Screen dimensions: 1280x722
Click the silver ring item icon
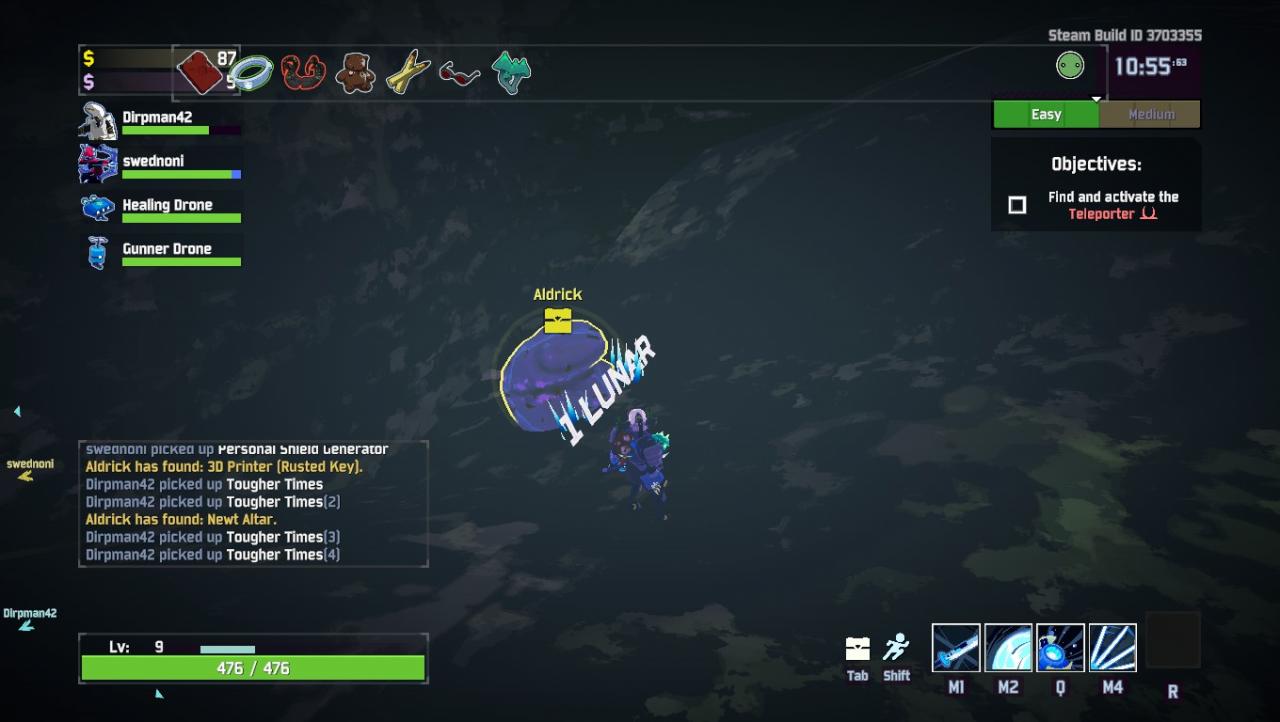pos(252,72)
